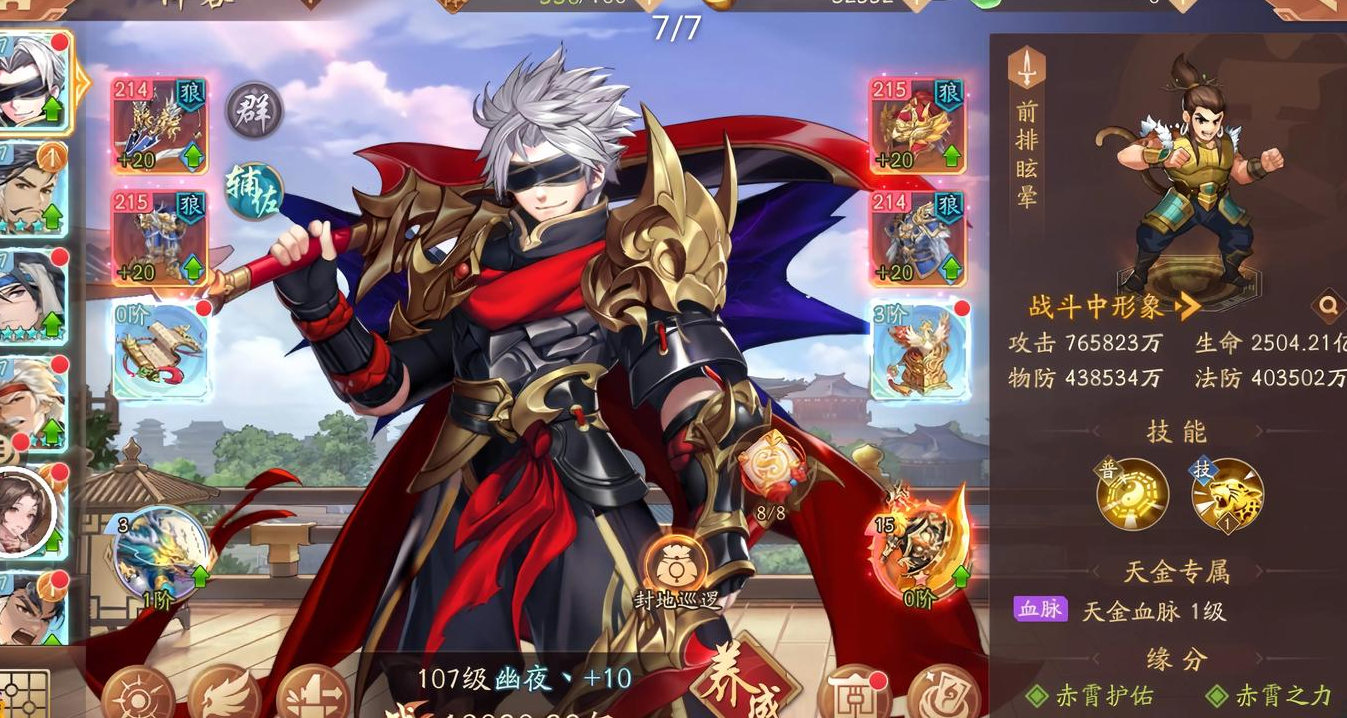Click the magnifier icon beside the stats
This screenshot has height=718, width=1347.
click(x=1327, y=307)
